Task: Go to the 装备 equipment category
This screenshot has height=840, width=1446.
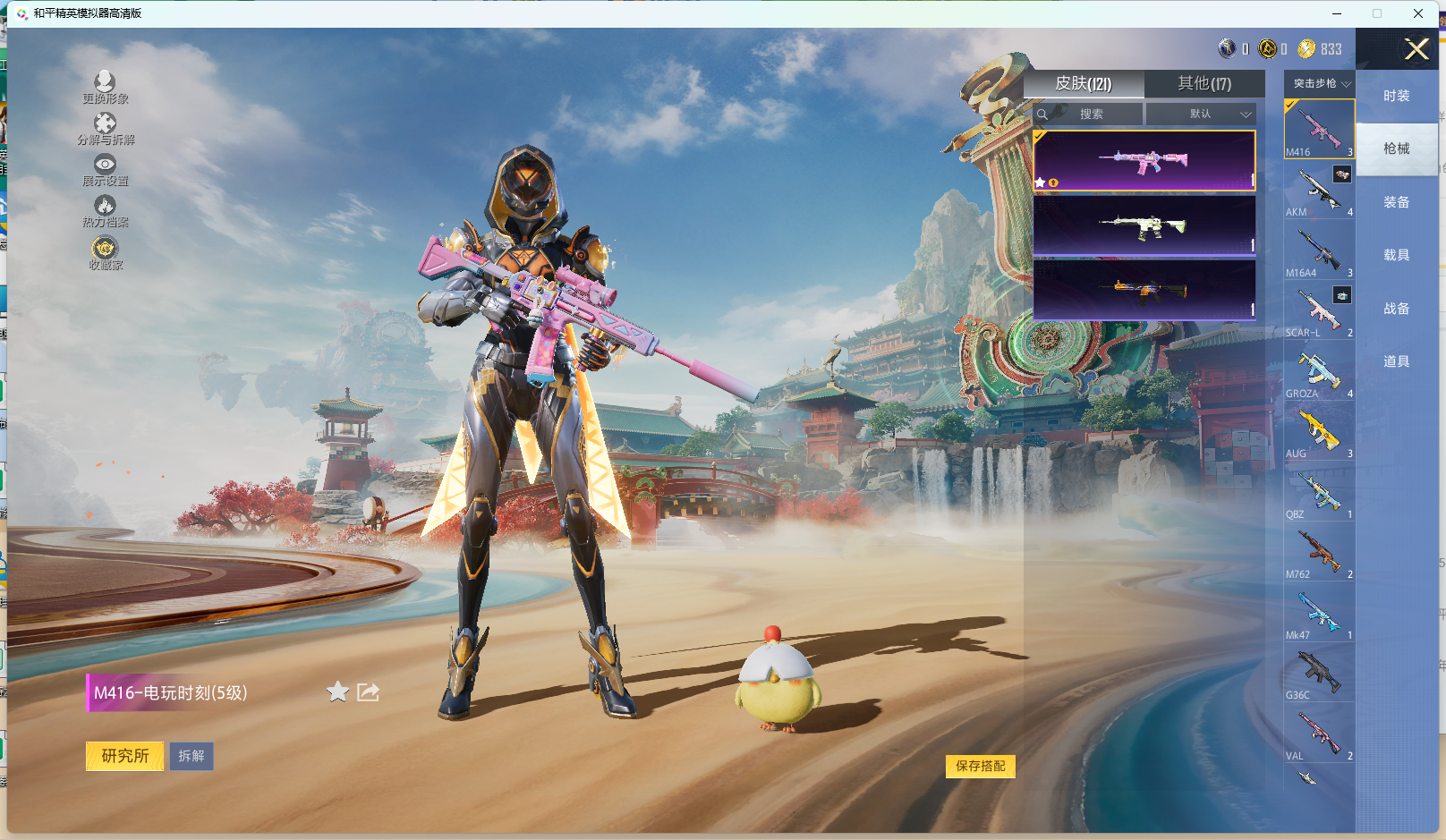Action: point(1396,202)
